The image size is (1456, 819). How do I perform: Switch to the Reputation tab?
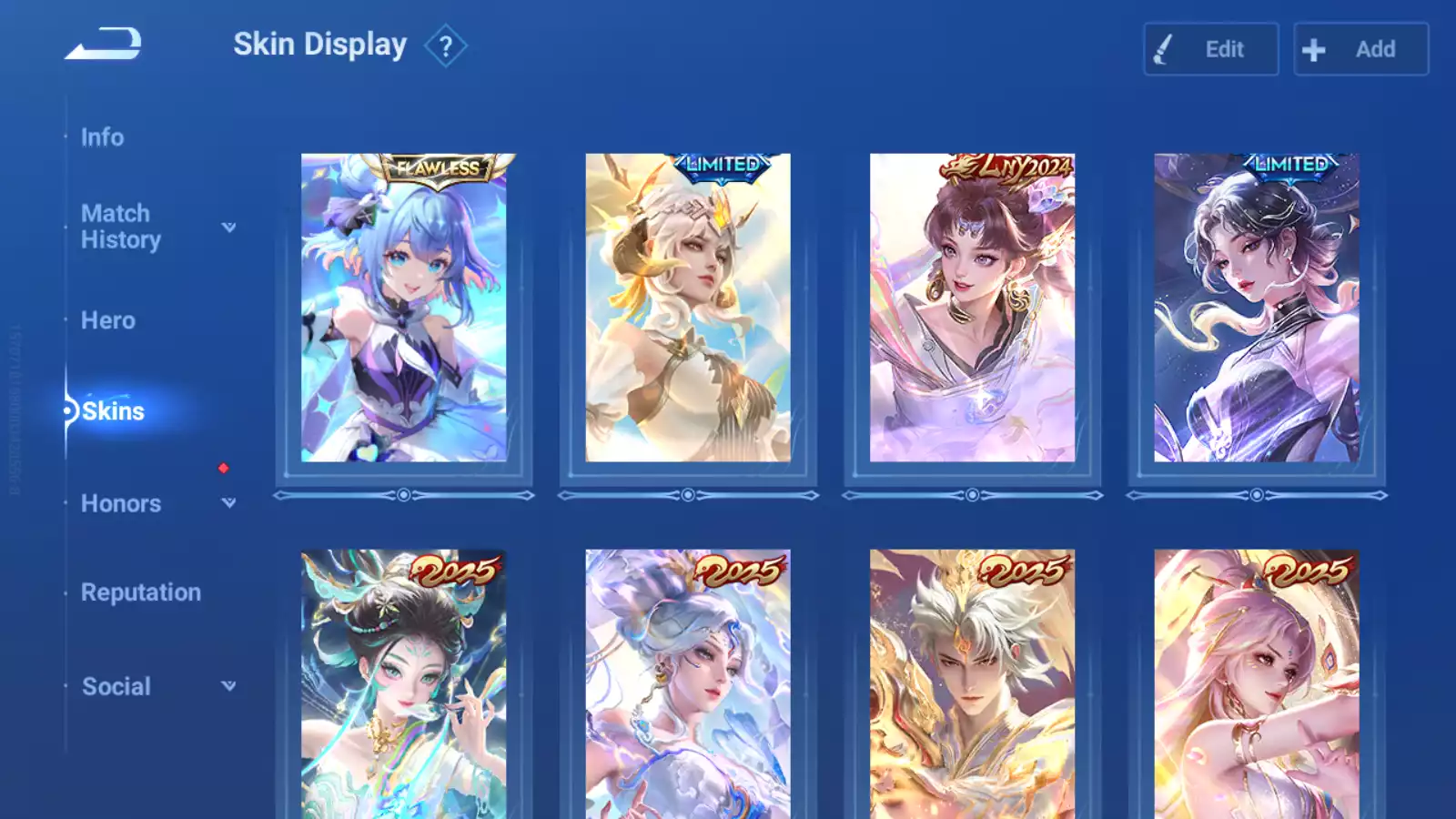click(x=140, y=592)
